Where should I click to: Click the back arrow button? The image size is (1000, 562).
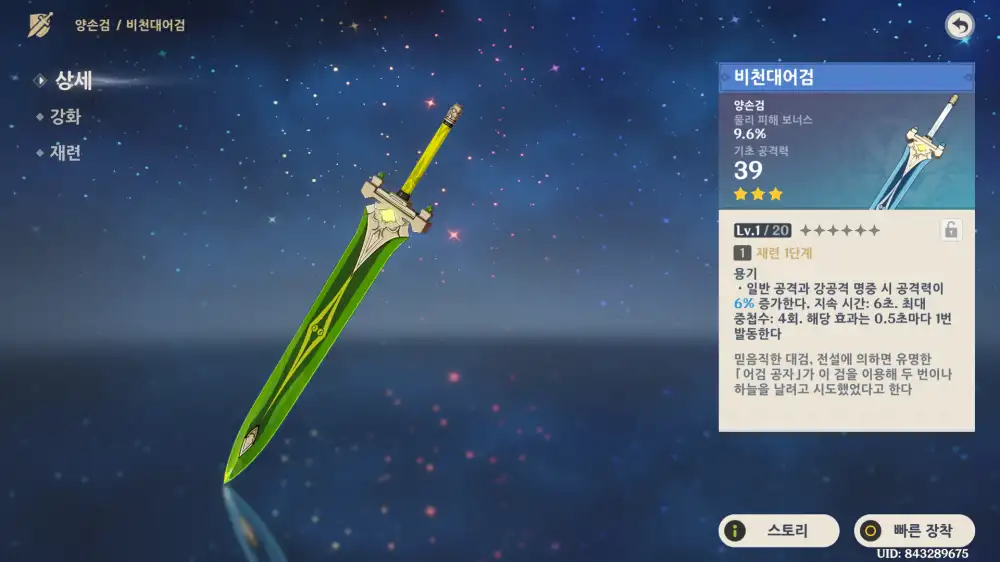pos(960,27)
